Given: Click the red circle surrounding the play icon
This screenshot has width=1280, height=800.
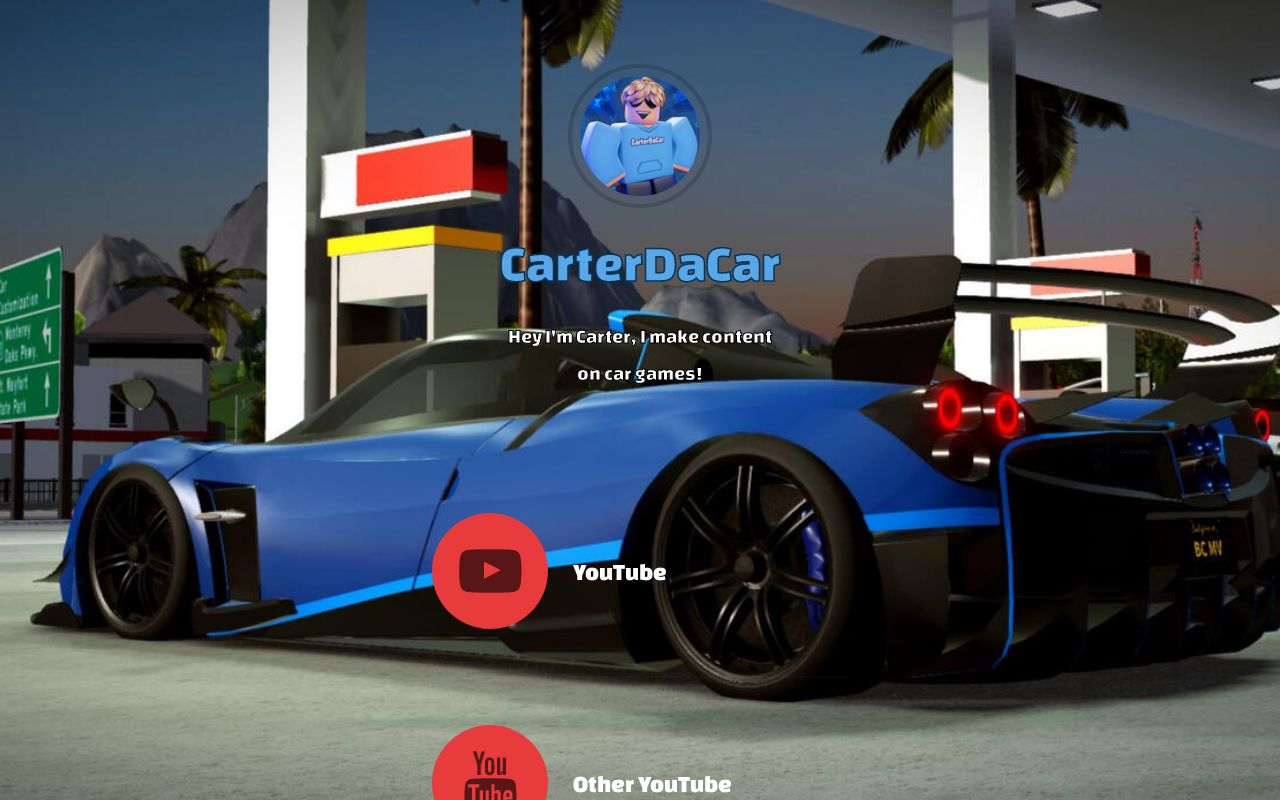Looking at the screenshot, I should pyautogui.click(x=489, y=572).
